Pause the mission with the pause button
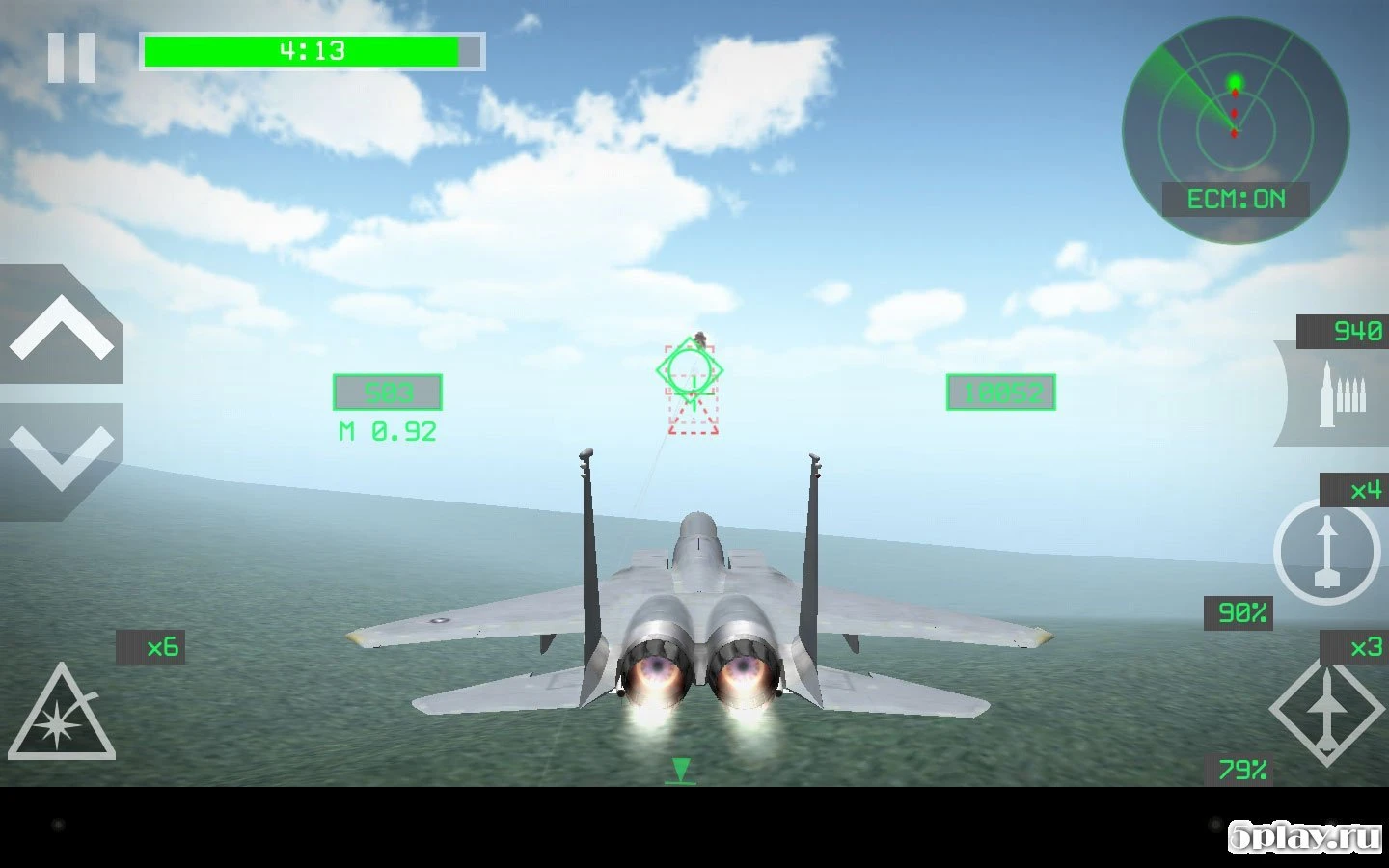Screen dimensions: 1389x868 pyautogui.click(x=72, y=55)
